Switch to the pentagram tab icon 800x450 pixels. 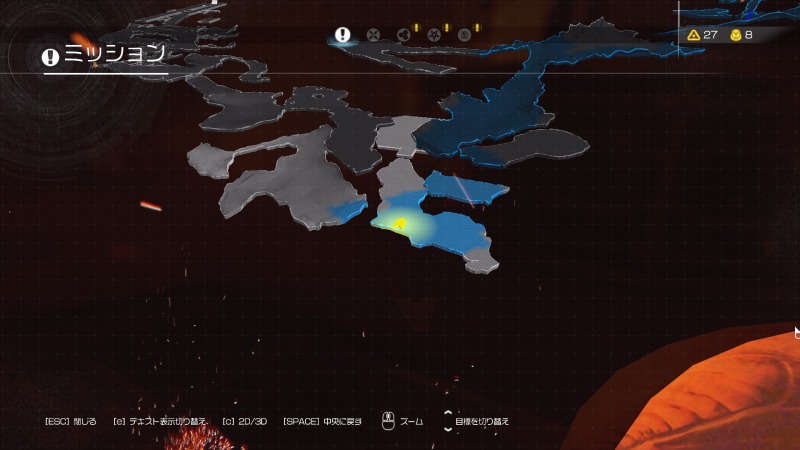point(434,35)
